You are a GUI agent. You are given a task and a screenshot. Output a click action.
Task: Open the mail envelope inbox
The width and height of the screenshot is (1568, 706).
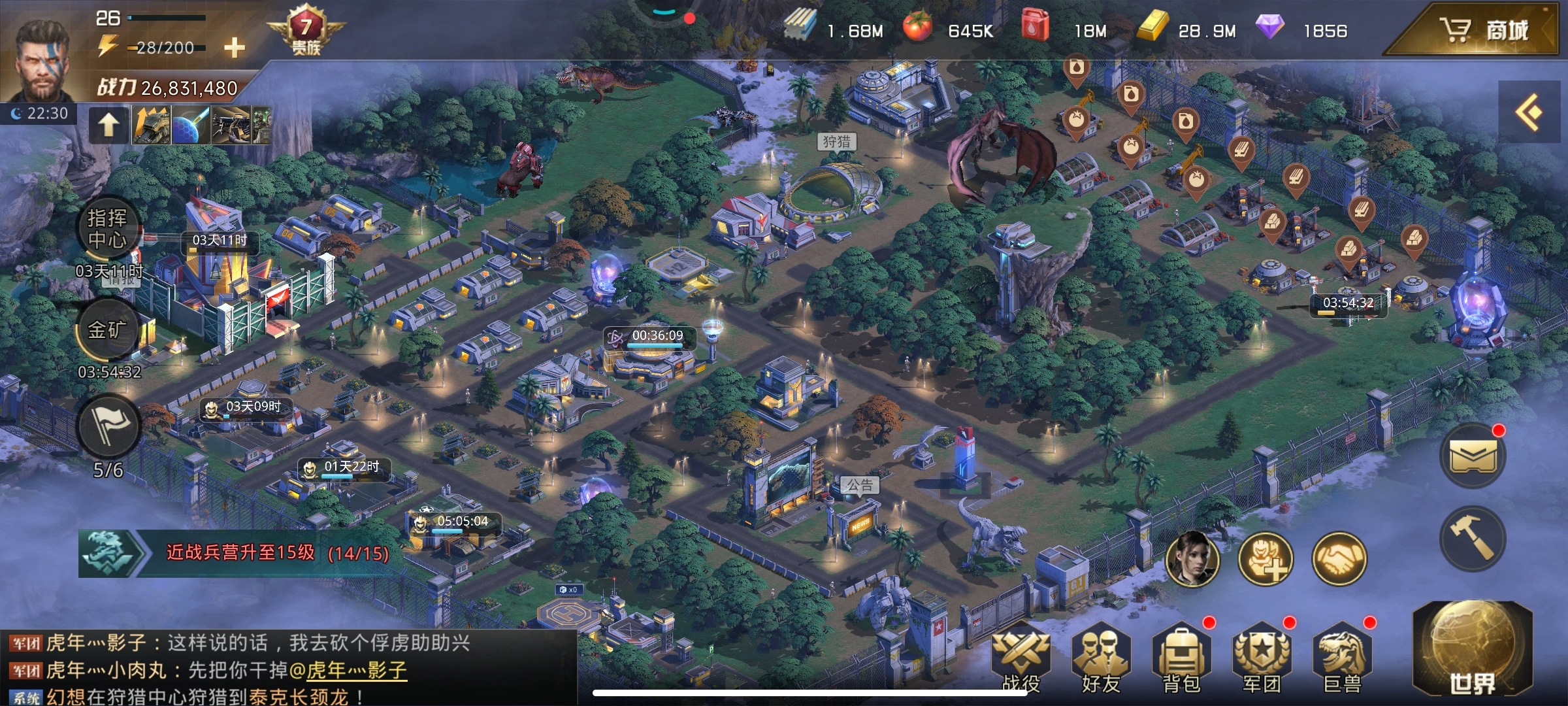coord(1473,456)
